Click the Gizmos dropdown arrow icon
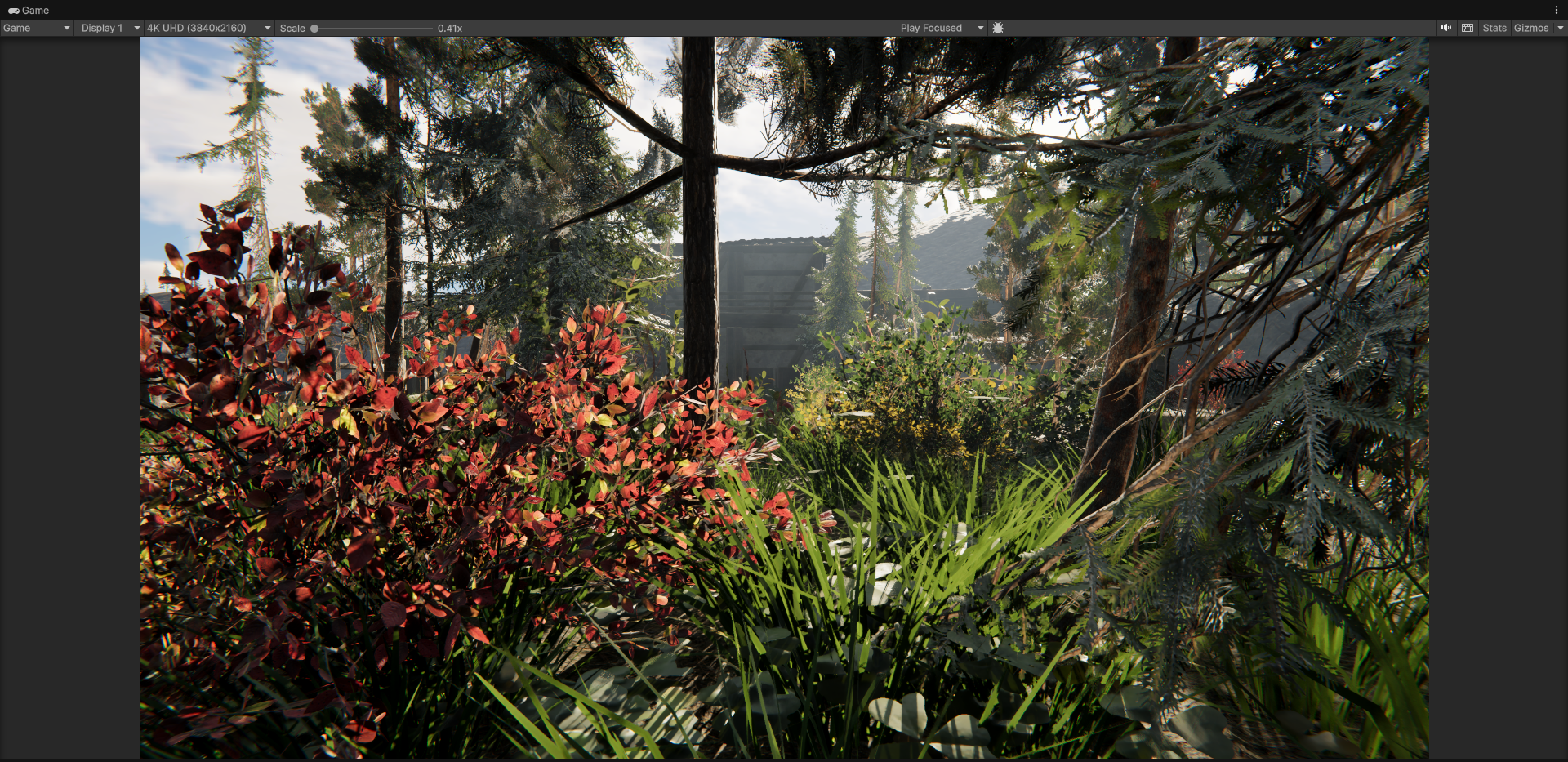1568x762 pixels. pyautogui.click(x=1561, y=27)
